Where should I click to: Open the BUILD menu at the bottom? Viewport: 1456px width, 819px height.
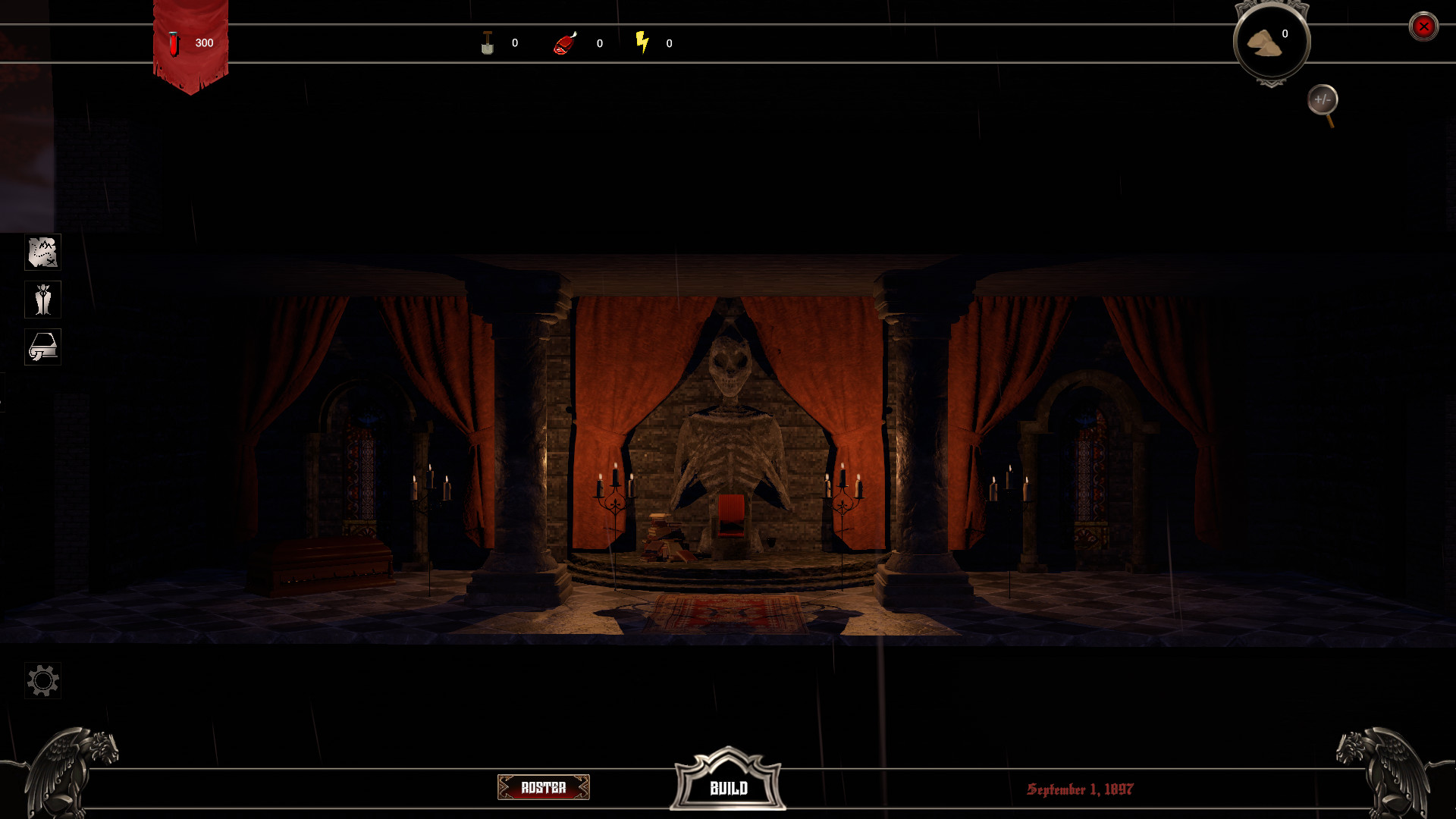point(728,788)
